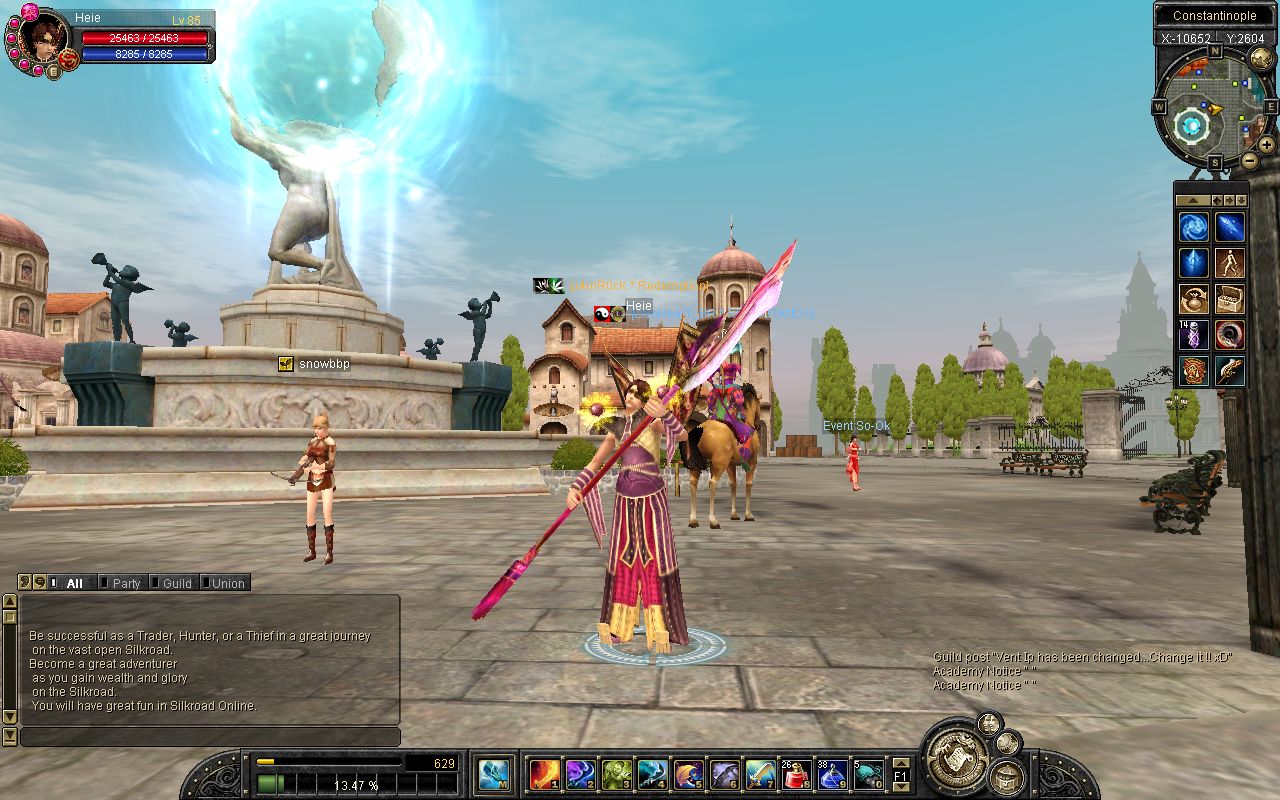Zoom out the minimap with the minus button
Image resolution: width=1280 pixels, height=800 pixels.
1249,160
